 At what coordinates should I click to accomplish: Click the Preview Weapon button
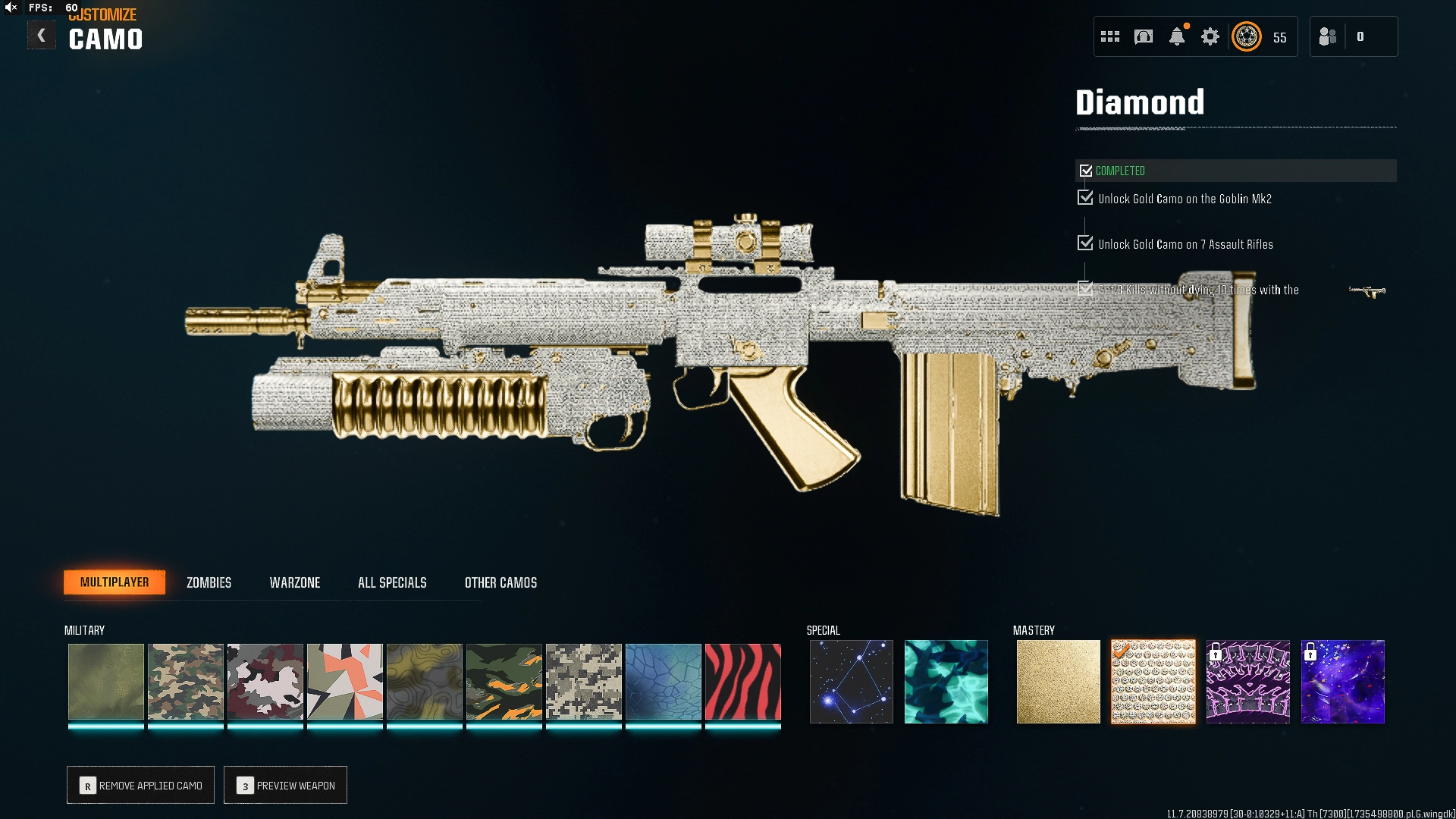(x=285, y=785)
